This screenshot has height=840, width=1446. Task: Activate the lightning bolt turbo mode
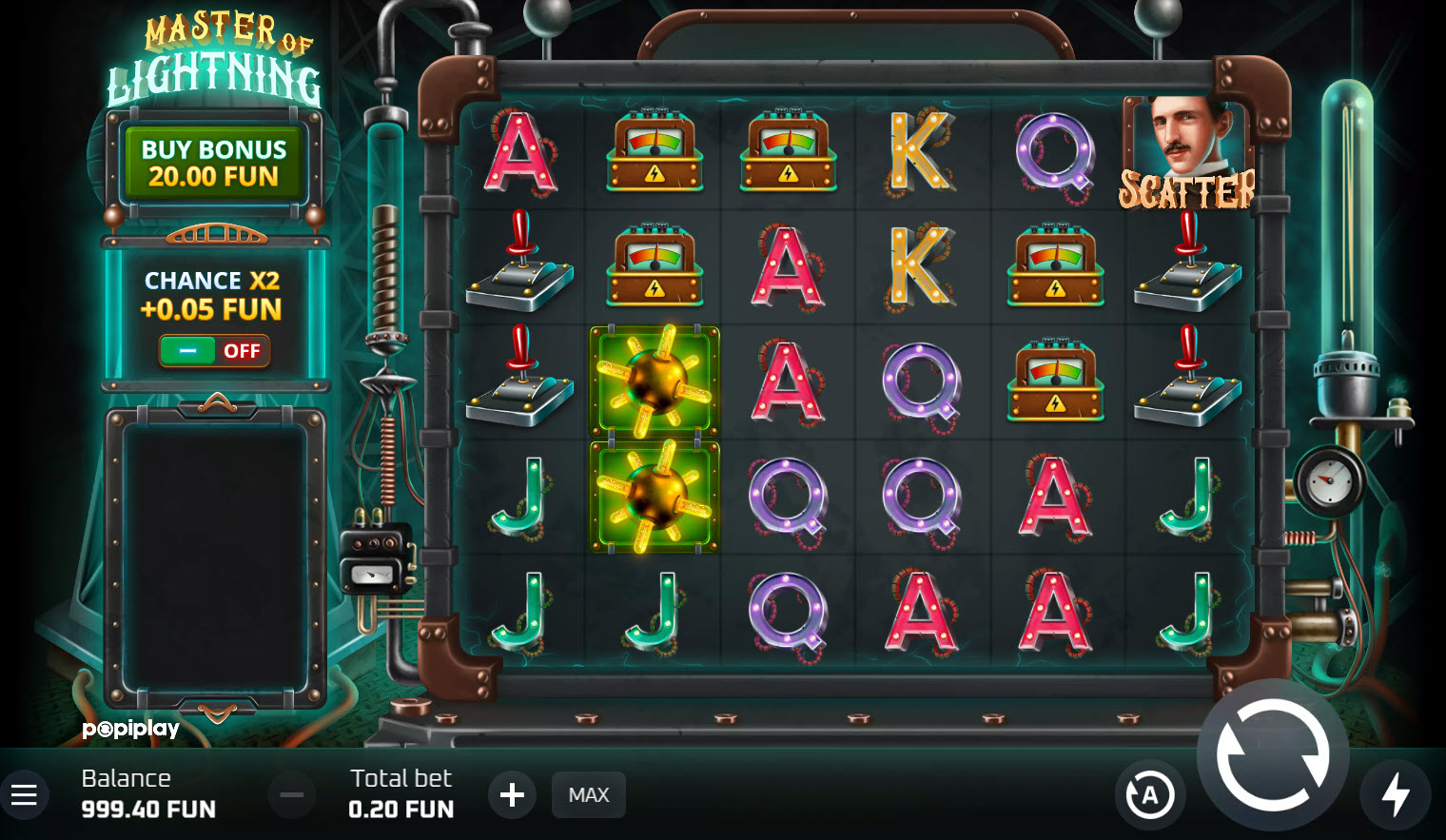(1395, 794)
